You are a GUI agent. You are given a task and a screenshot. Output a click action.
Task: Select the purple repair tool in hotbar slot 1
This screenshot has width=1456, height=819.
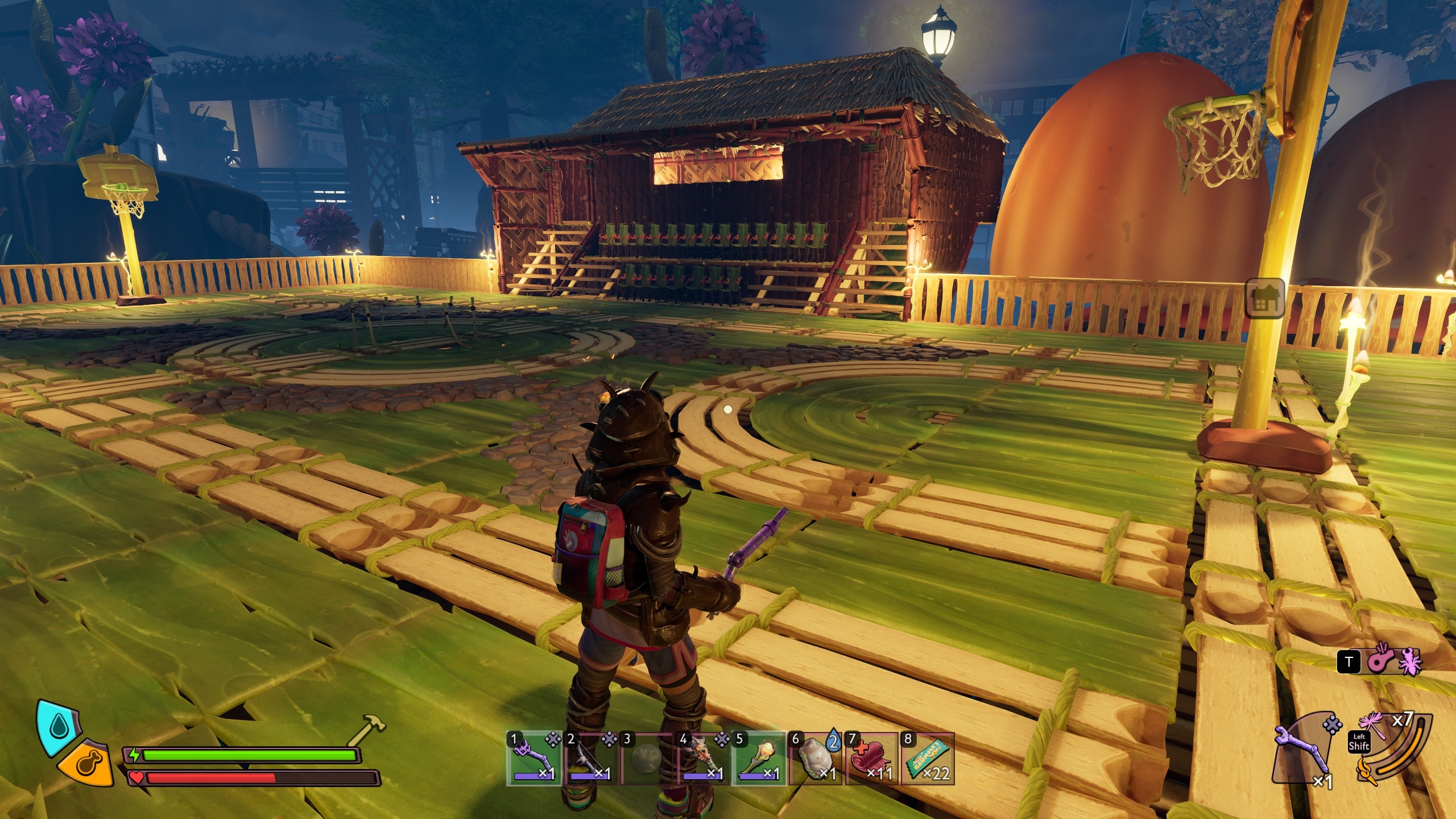[534, 759]
